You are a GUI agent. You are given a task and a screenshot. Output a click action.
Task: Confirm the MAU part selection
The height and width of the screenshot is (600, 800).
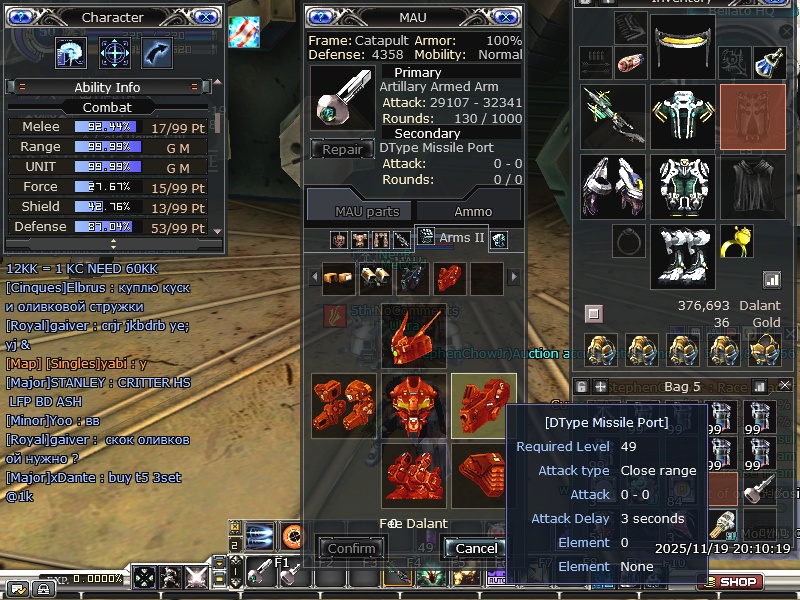[x=352, y=548]
